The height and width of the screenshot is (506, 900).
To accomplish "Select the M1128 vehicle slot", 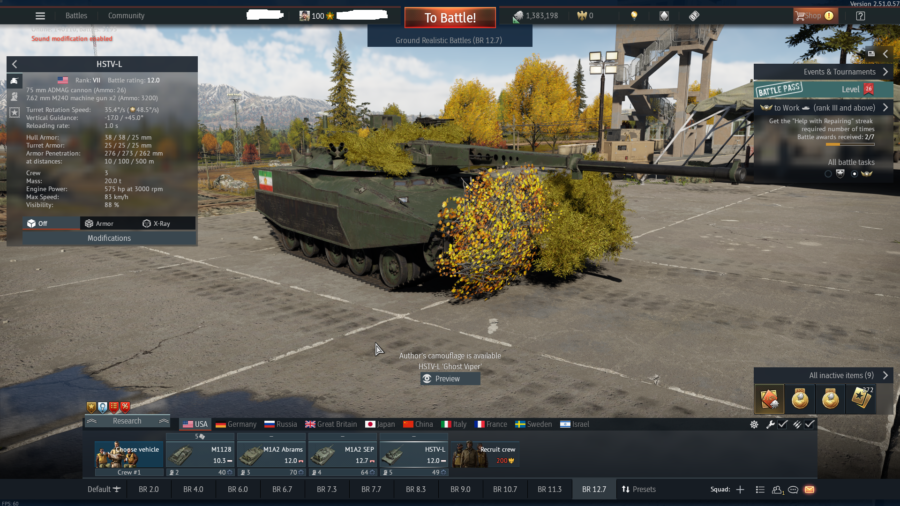I will [x=200, y=455].
